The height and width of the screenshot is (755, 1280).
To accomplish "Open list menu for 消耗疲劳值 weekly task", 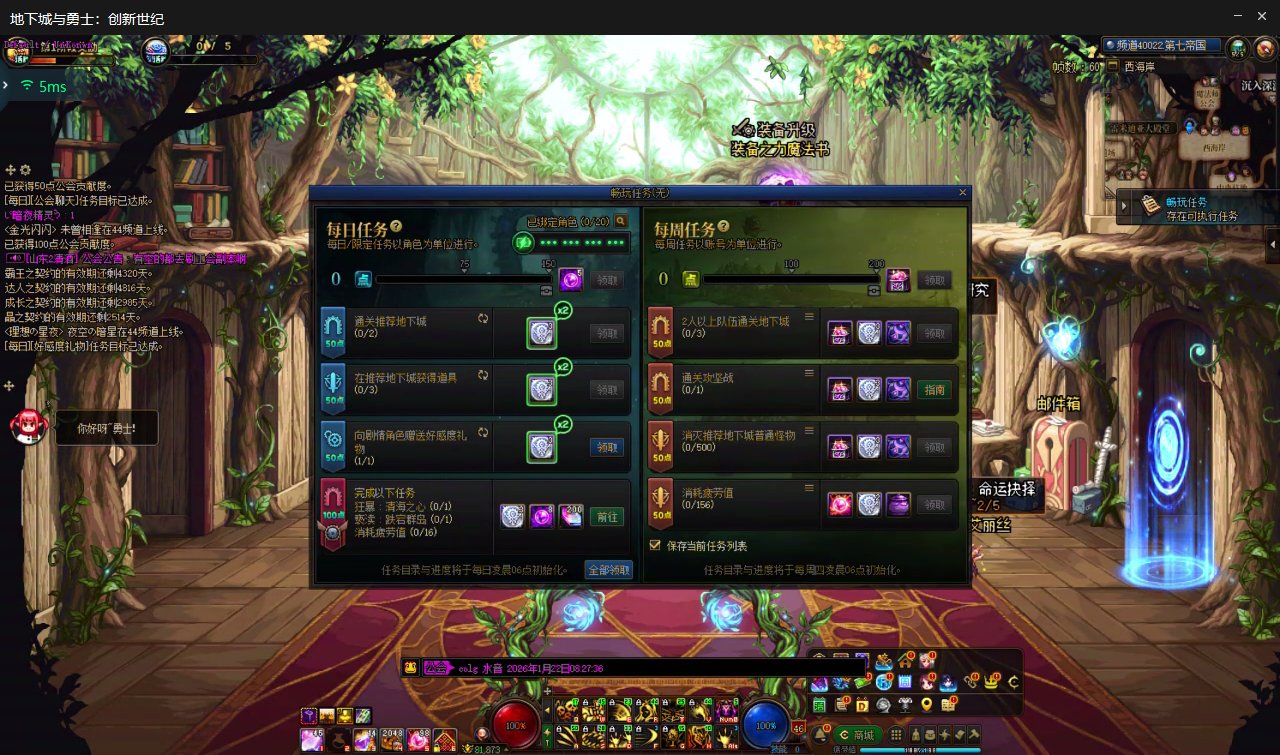I will click(808, 487).
